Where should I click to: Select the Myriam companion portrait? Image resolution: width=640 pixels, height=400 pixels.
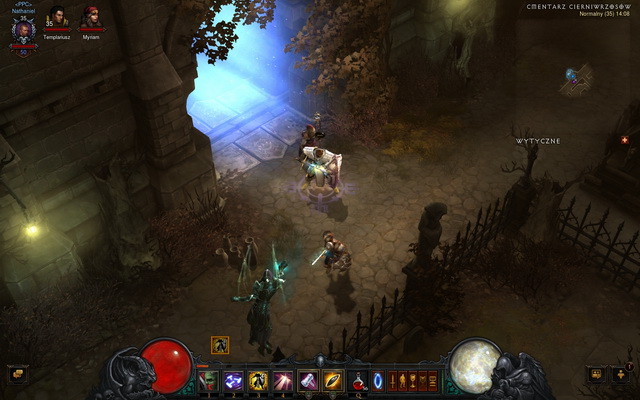tap(91, 17)
